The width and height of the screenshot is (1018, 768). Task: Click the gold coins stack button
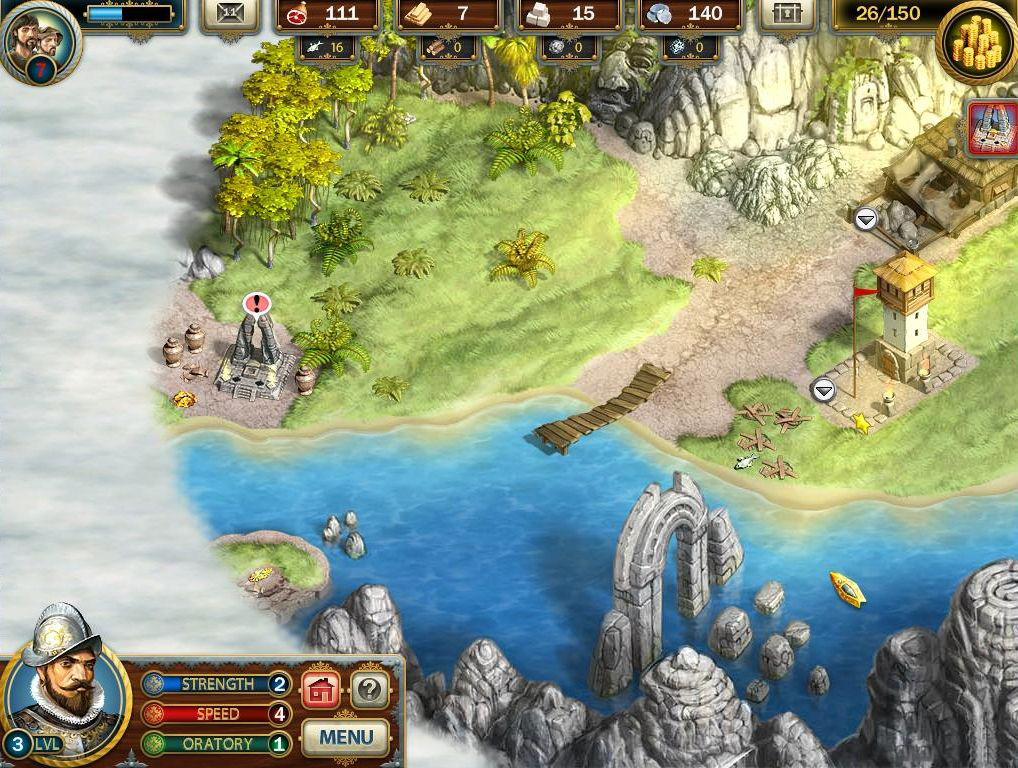[x=976, y=44]
